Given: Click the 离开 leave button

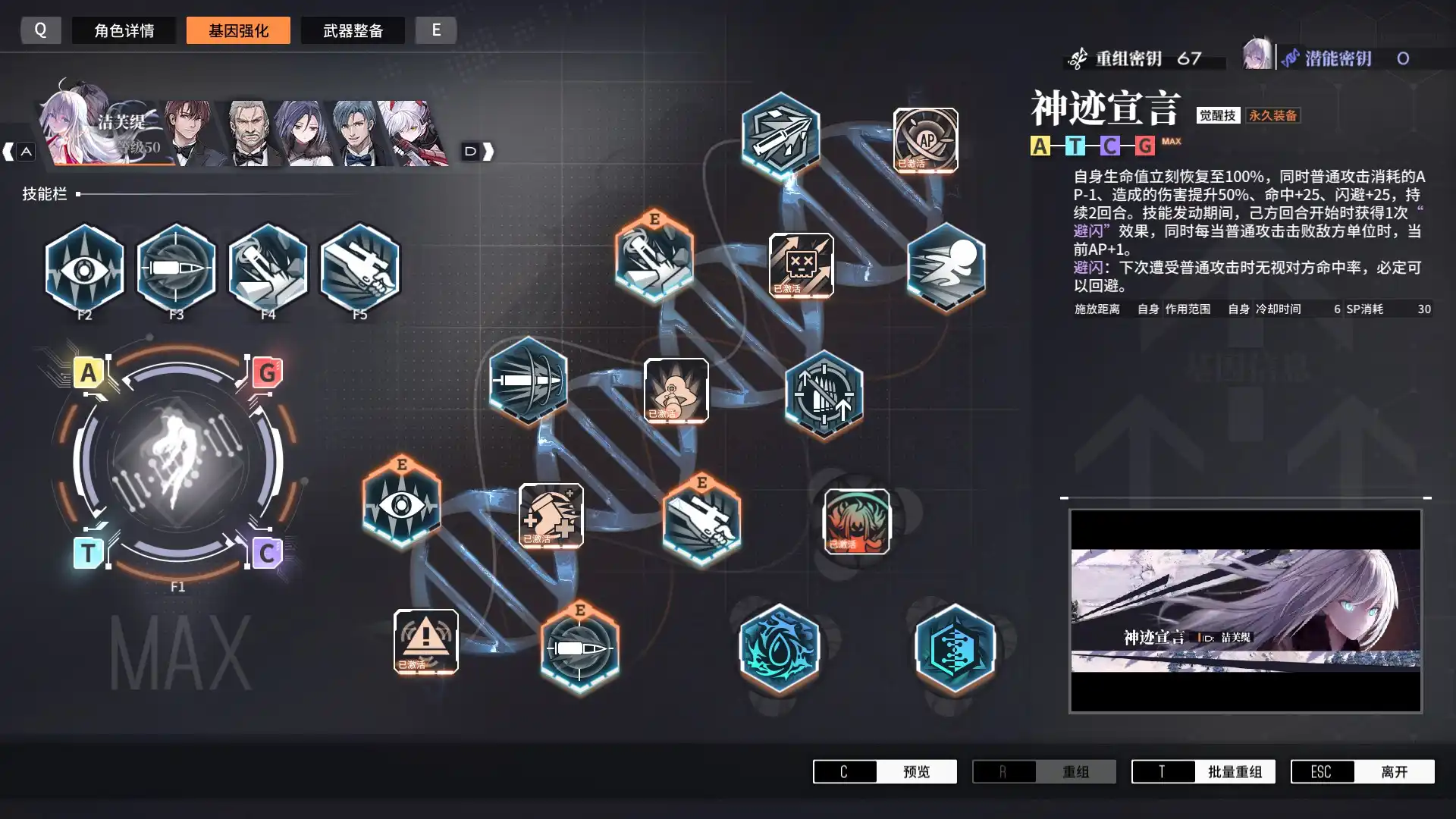Looking at the screenshot, I should tap(1395, 771).
